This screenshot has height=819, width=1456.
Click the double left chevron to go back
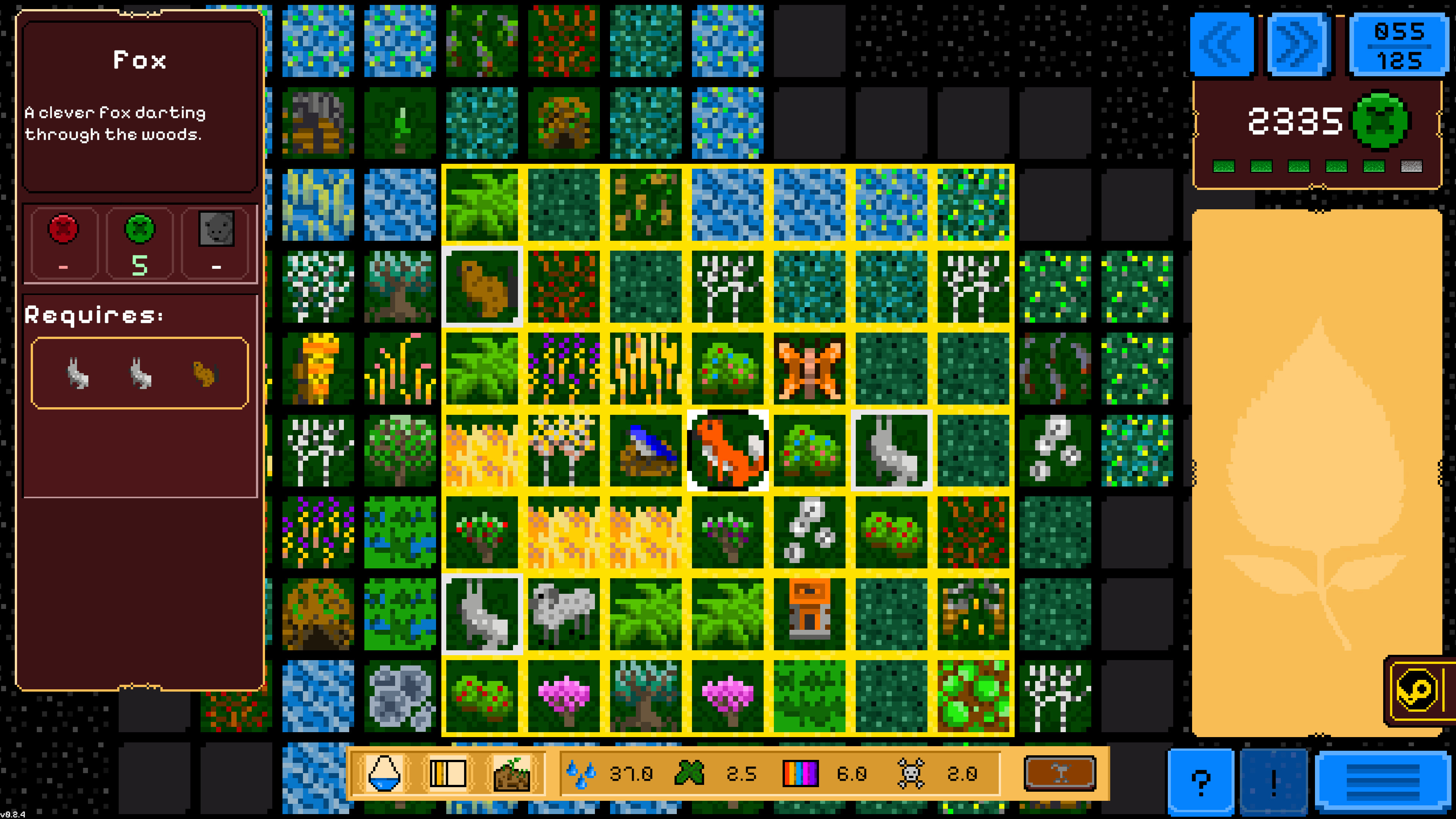click(1221, 45)
